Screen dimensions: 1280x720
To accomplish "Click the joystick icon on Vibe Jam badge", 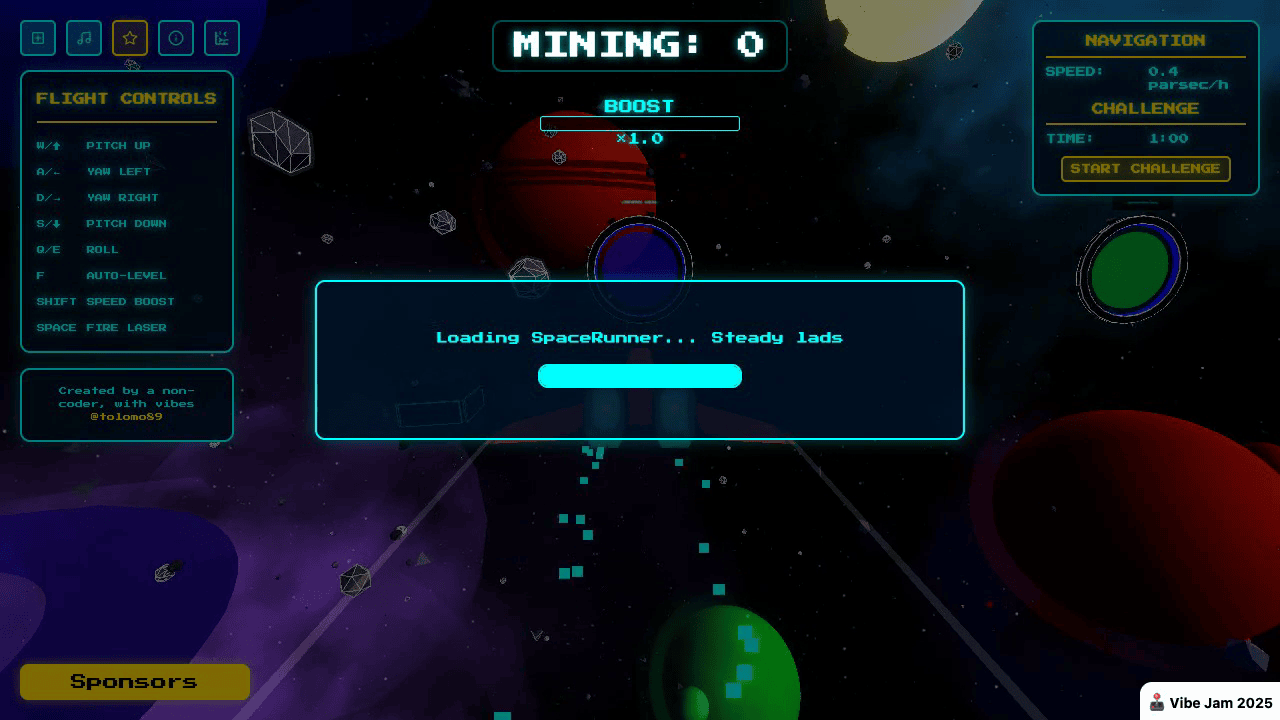I will [x=1157, y=701].
